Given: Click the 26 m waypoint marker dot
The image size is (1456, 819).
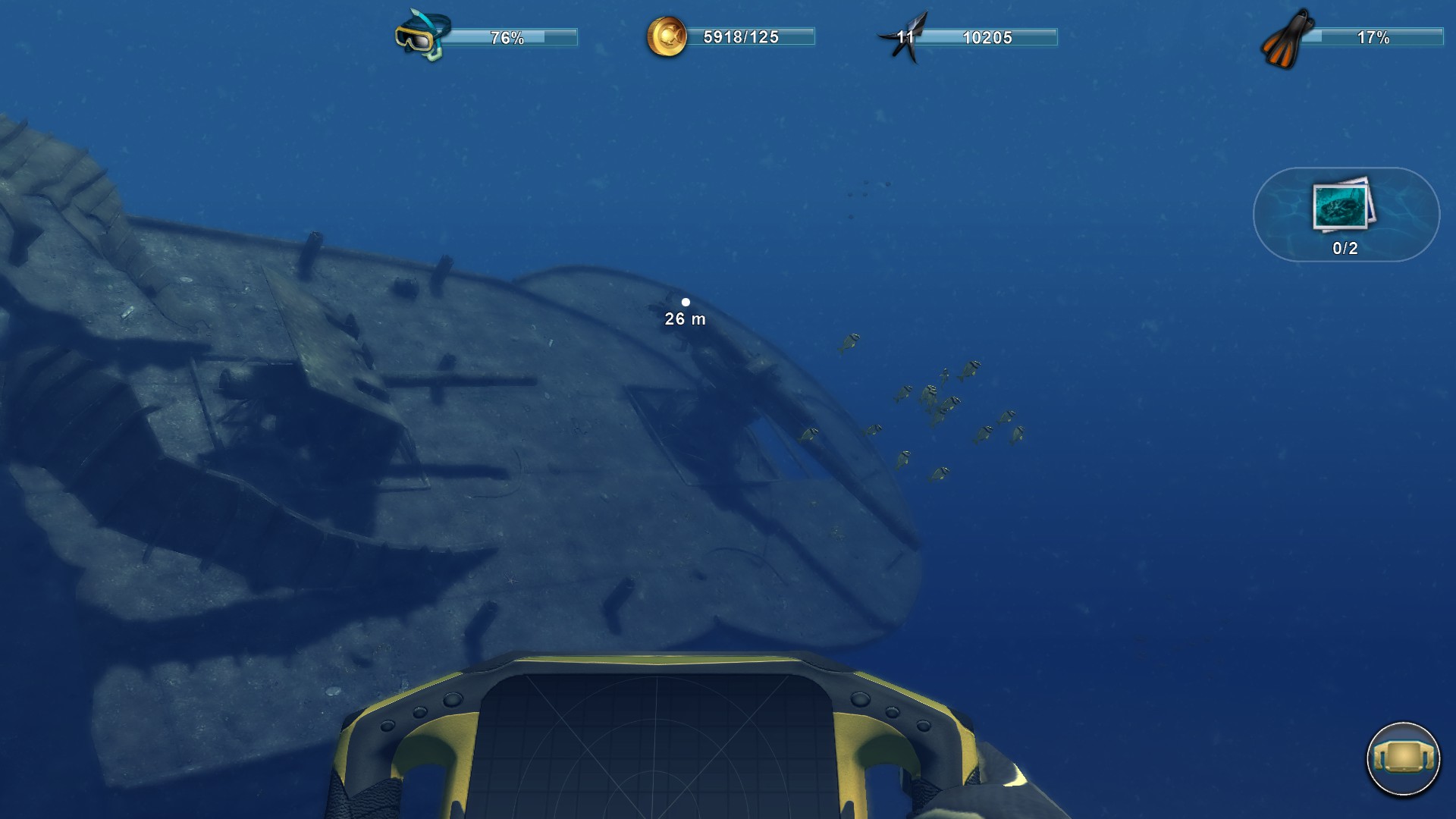Looking at the screenshot, I should [687, 302].
